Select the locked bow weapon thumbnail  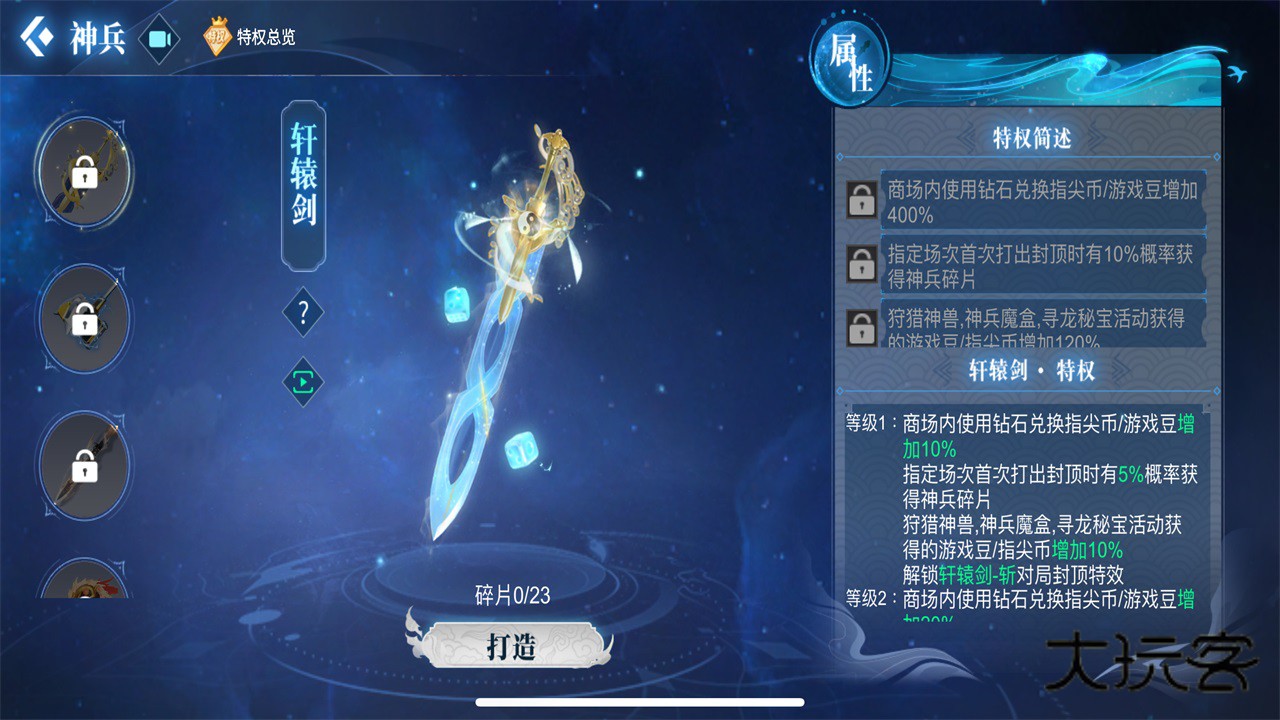(x=83, y=172)
